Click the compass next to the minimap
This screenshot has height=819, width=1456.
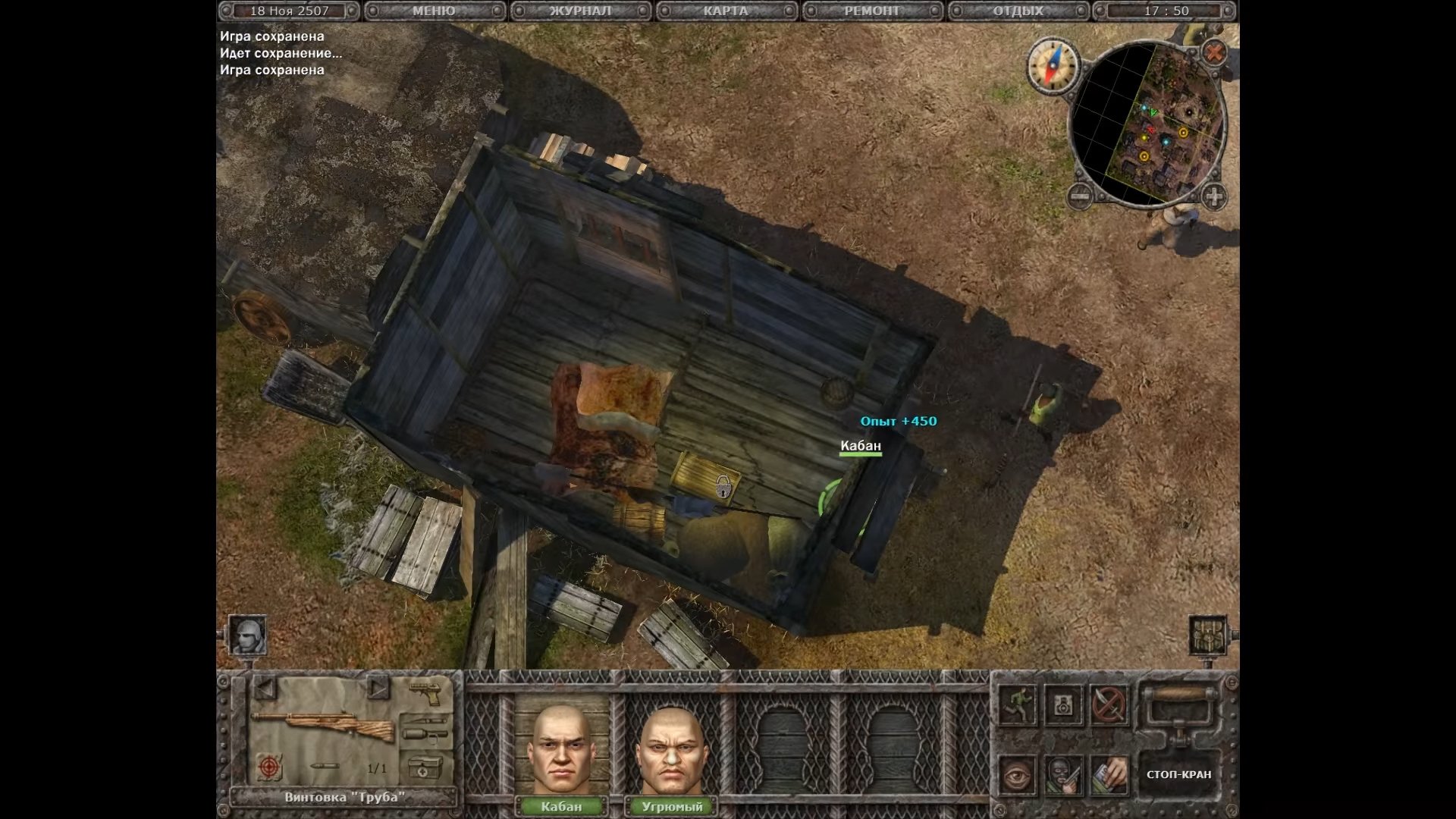coord(1053,64)
